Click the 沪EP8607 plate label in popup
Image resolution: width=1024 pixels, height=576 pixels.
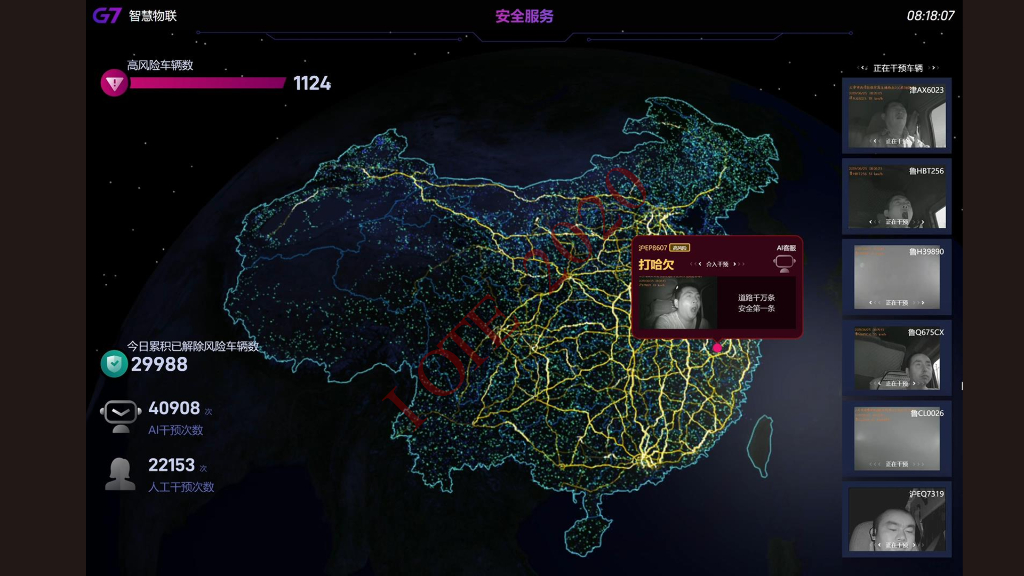tap(653, 247)
